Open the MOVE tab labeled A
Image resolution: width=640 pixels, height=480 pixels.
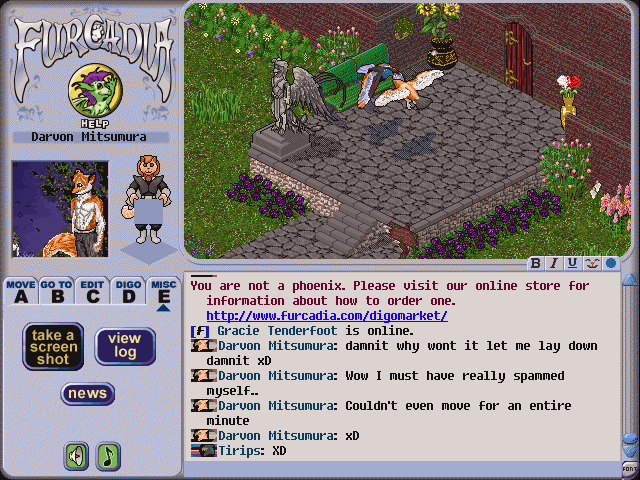(21, 291)
